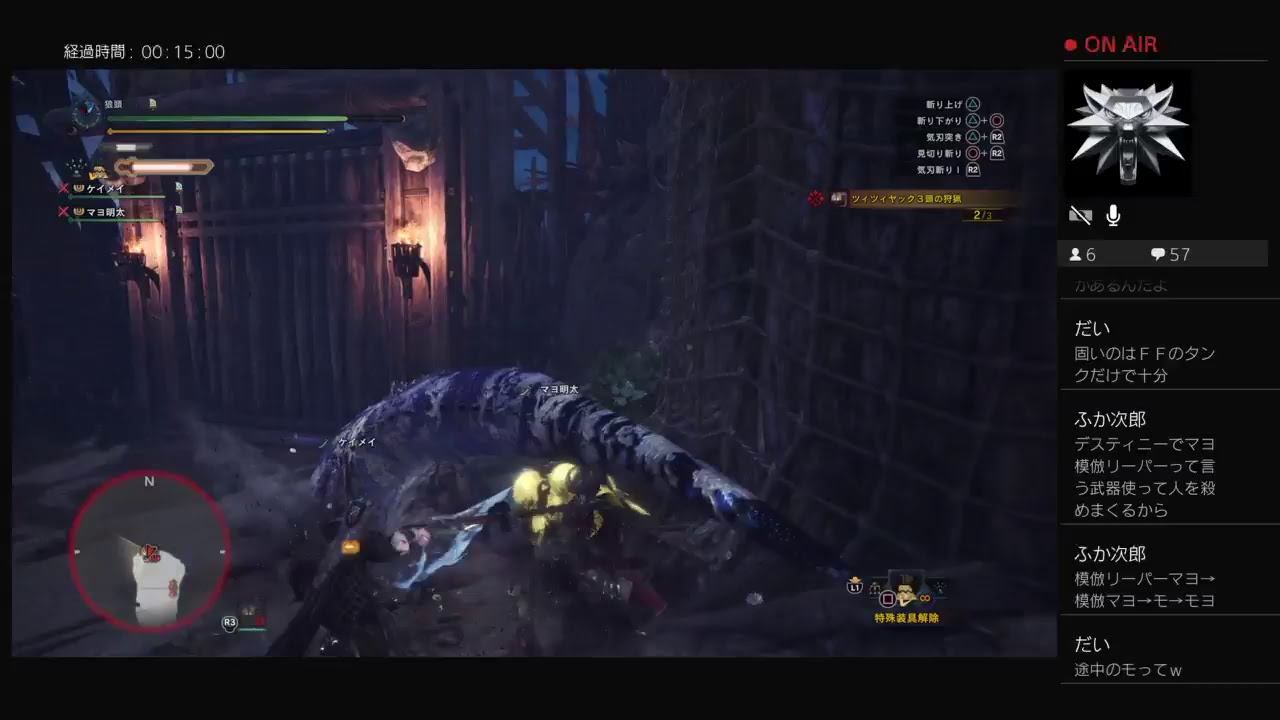Click the square button icon above 特殊装具解除
This screenshot has width=1280, height=720.
[x=888, y=598]
